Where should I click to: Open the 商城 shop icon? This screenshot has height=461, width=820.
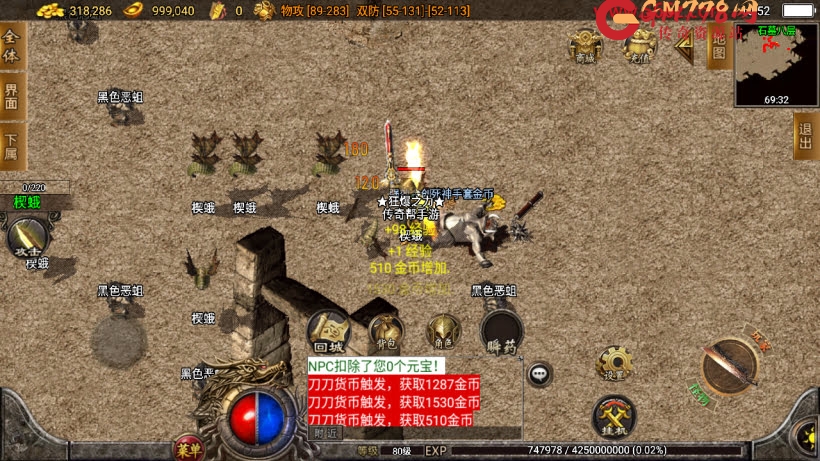click(x=586, y=46)
